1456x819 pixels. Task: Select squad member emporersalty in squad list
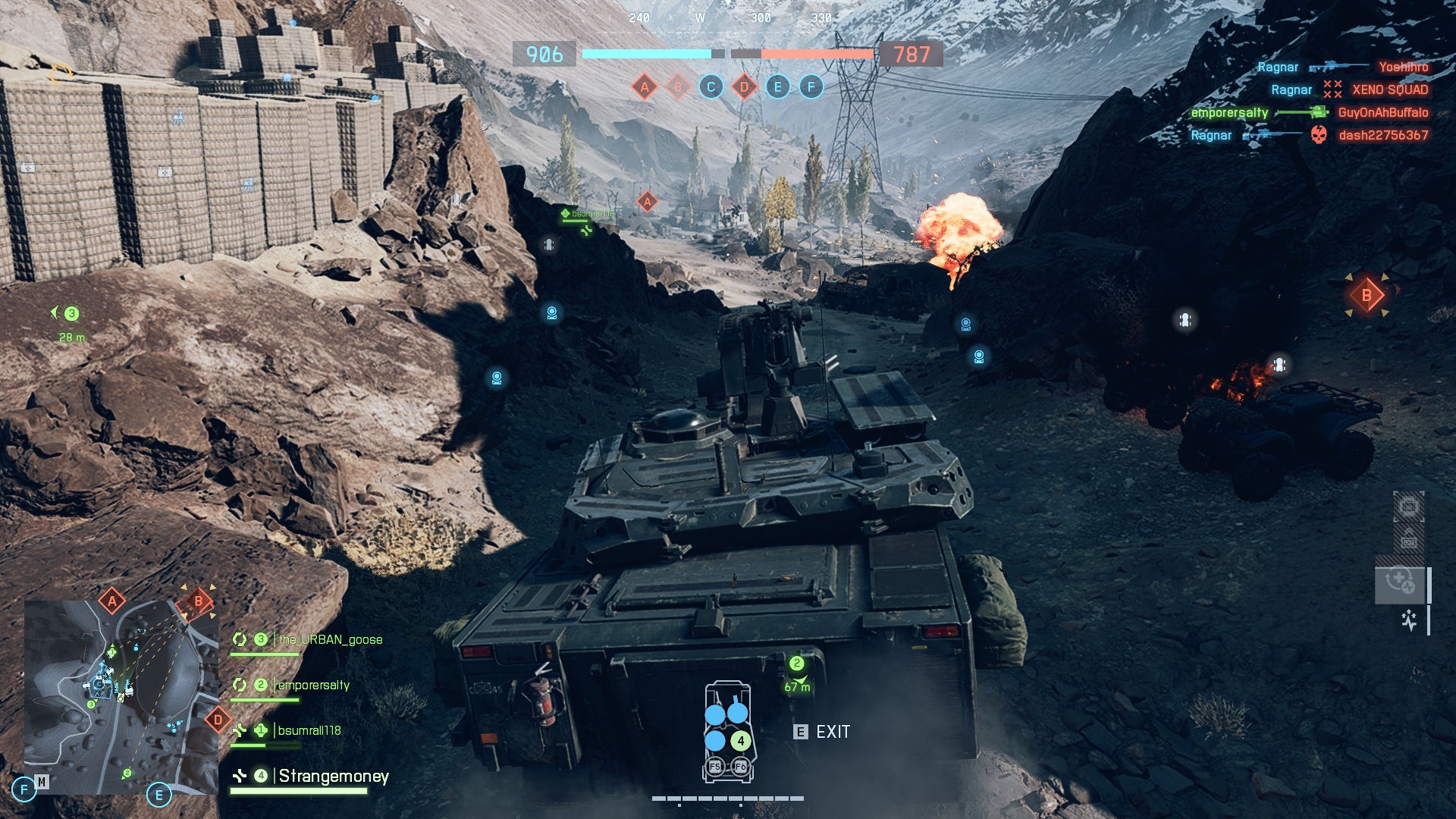[x=313, y=686]
